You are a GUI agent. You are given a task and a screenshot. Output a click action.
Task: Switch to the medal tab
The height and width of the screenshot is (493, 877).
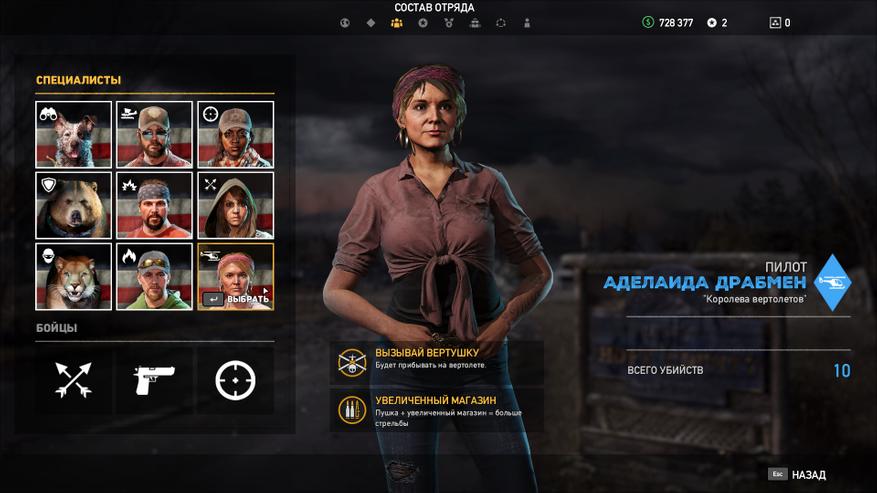(x=449, y=23)
